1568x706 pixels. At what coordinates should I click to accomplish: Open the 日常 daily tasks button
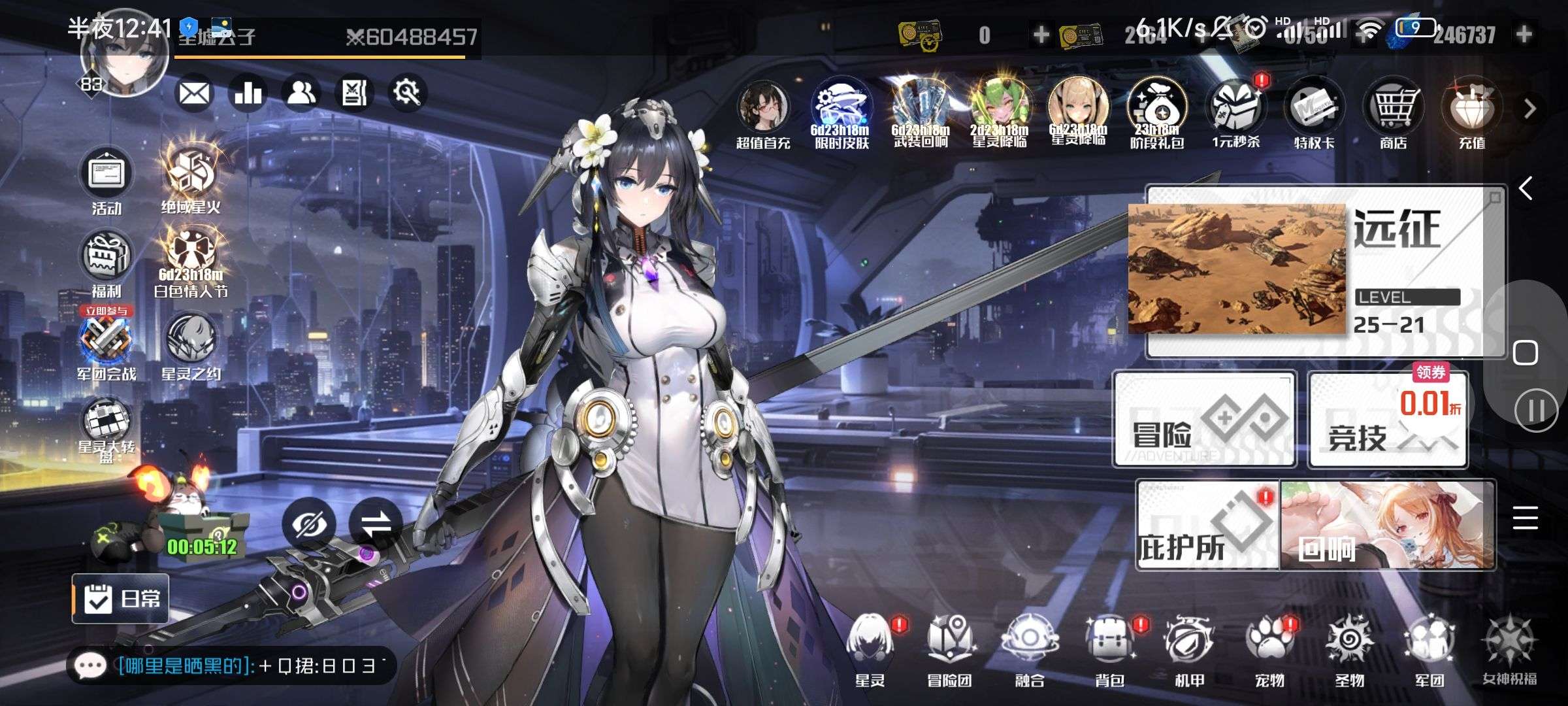point(121,598)
